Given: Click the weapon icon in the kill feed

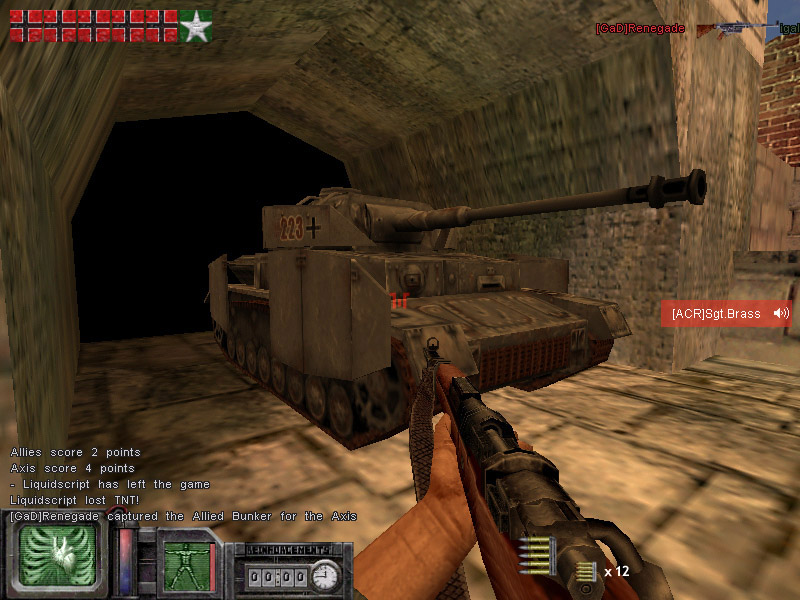Looking at the screenshot, I should 733,30.
